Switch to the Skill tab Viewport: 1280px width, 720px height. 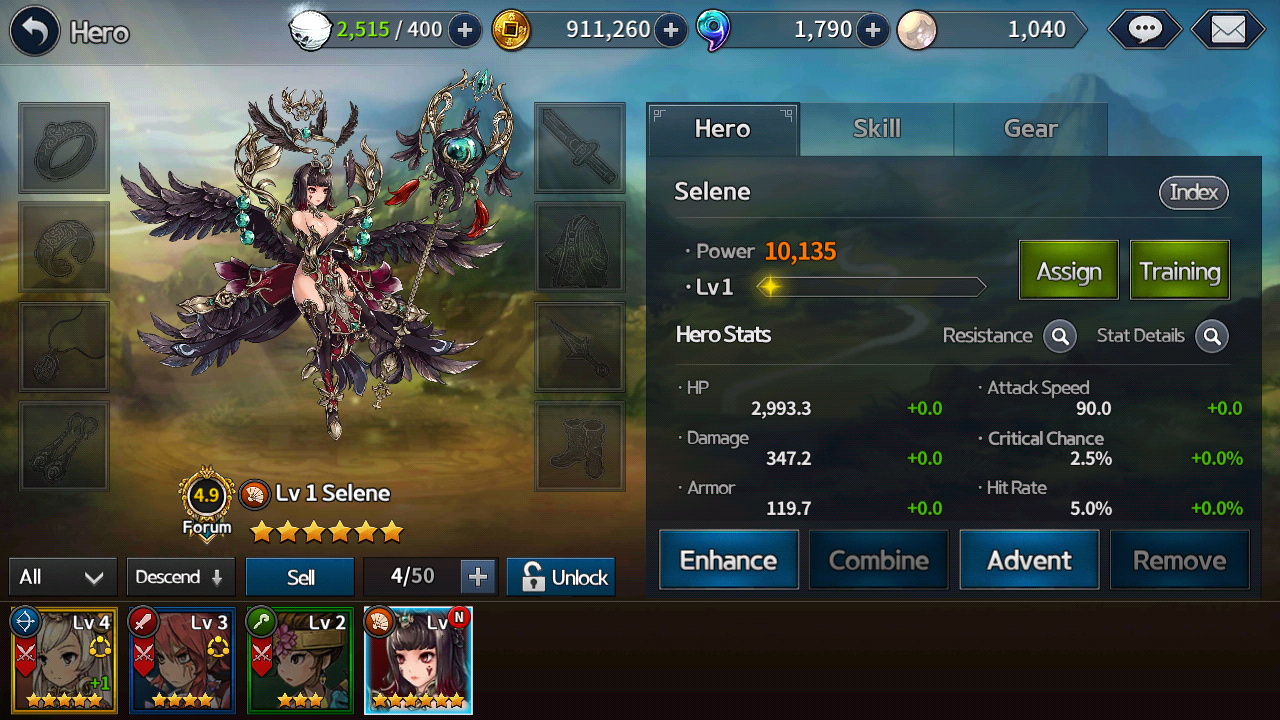[x=876, y=129]
